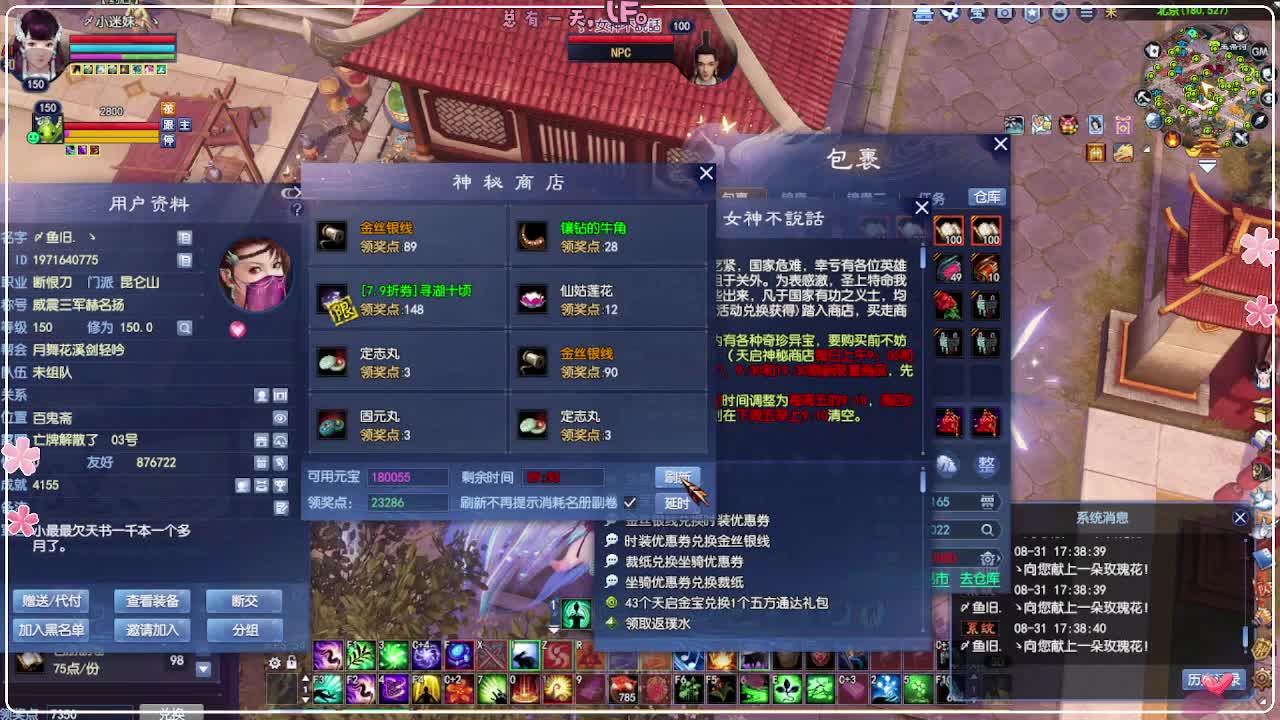Toggle the lock icon near the skill bar
This screenshot has height=720, width=1280.
tap(292, 662)
